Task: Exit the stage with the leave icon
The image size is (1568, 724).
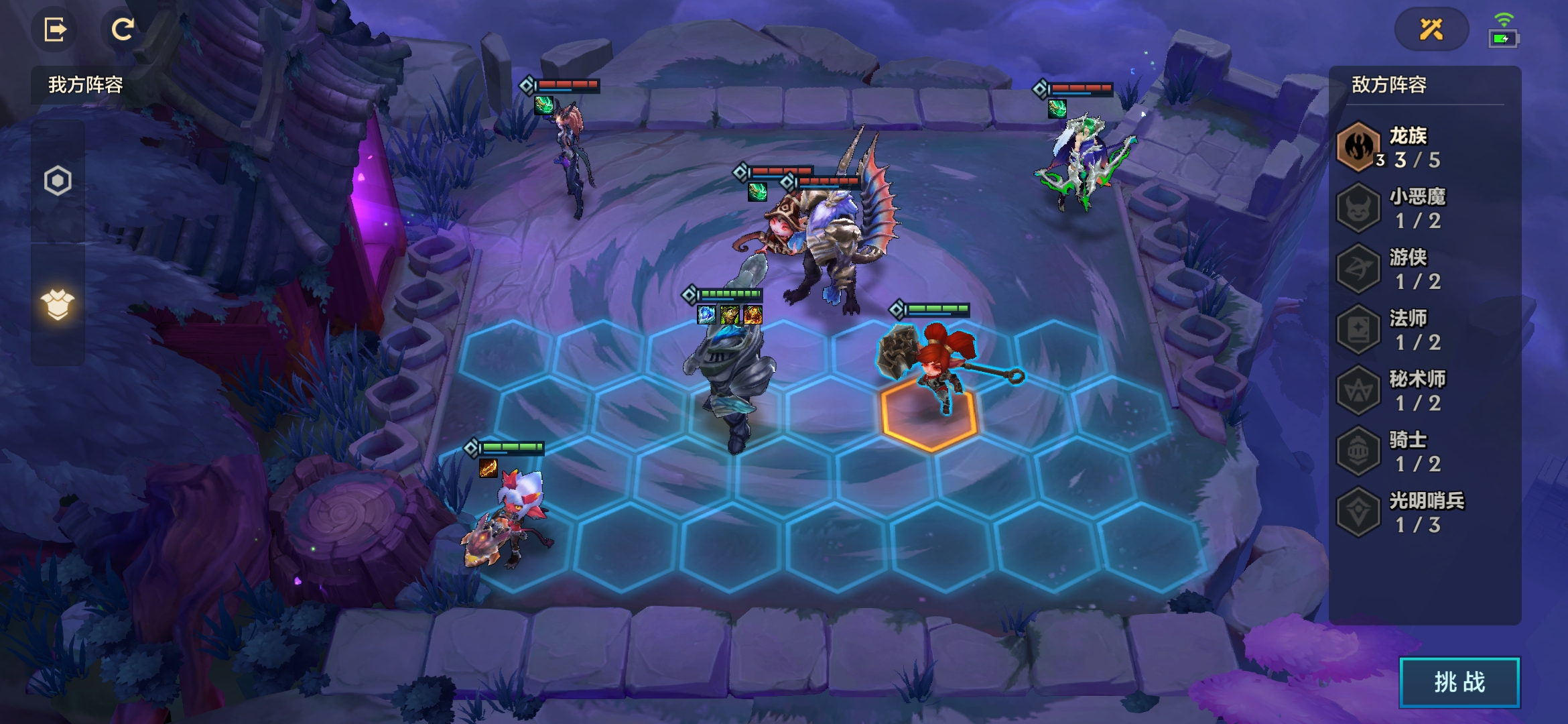Action: point(55,29)
